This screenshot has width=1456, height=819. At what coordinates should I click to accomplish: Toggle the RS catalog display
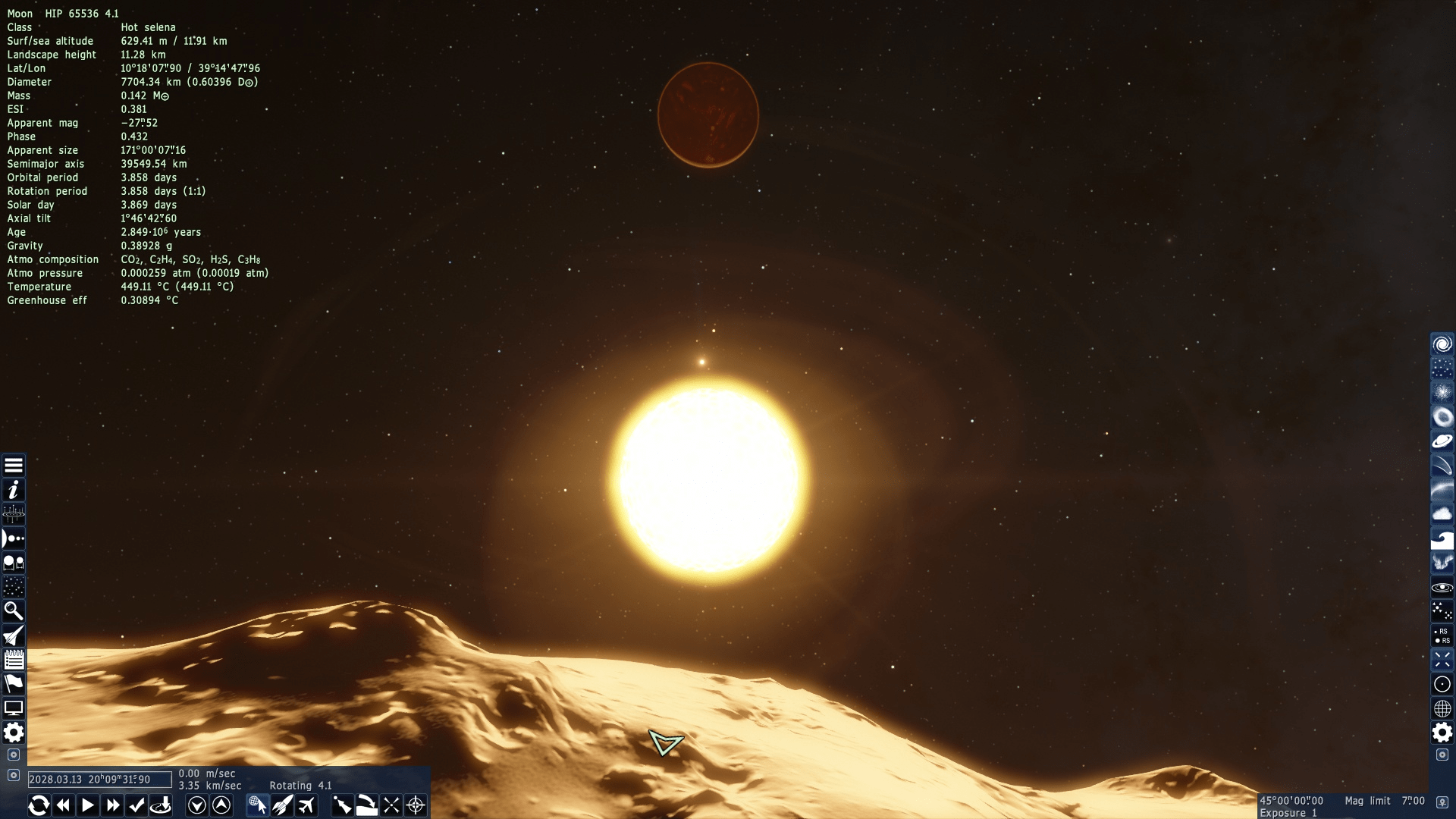[x=1443, y=635]
